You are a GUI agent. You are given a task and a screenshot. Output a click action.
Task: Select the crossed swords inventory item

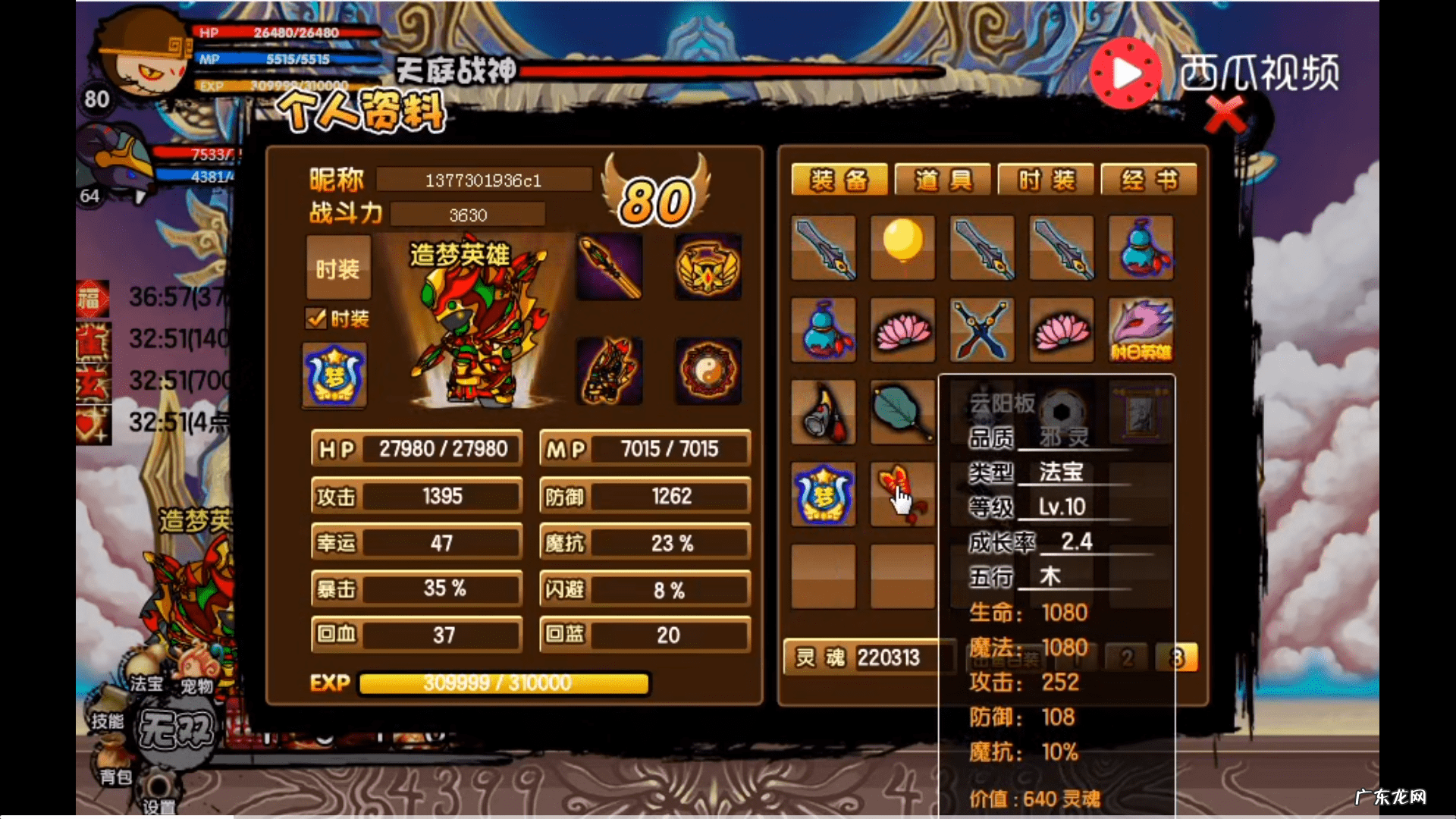click(981, 330)
